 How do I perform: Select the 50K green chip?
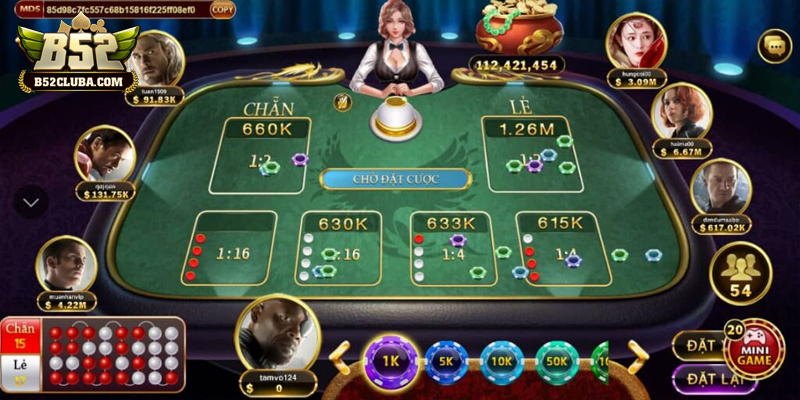point(557,362)
